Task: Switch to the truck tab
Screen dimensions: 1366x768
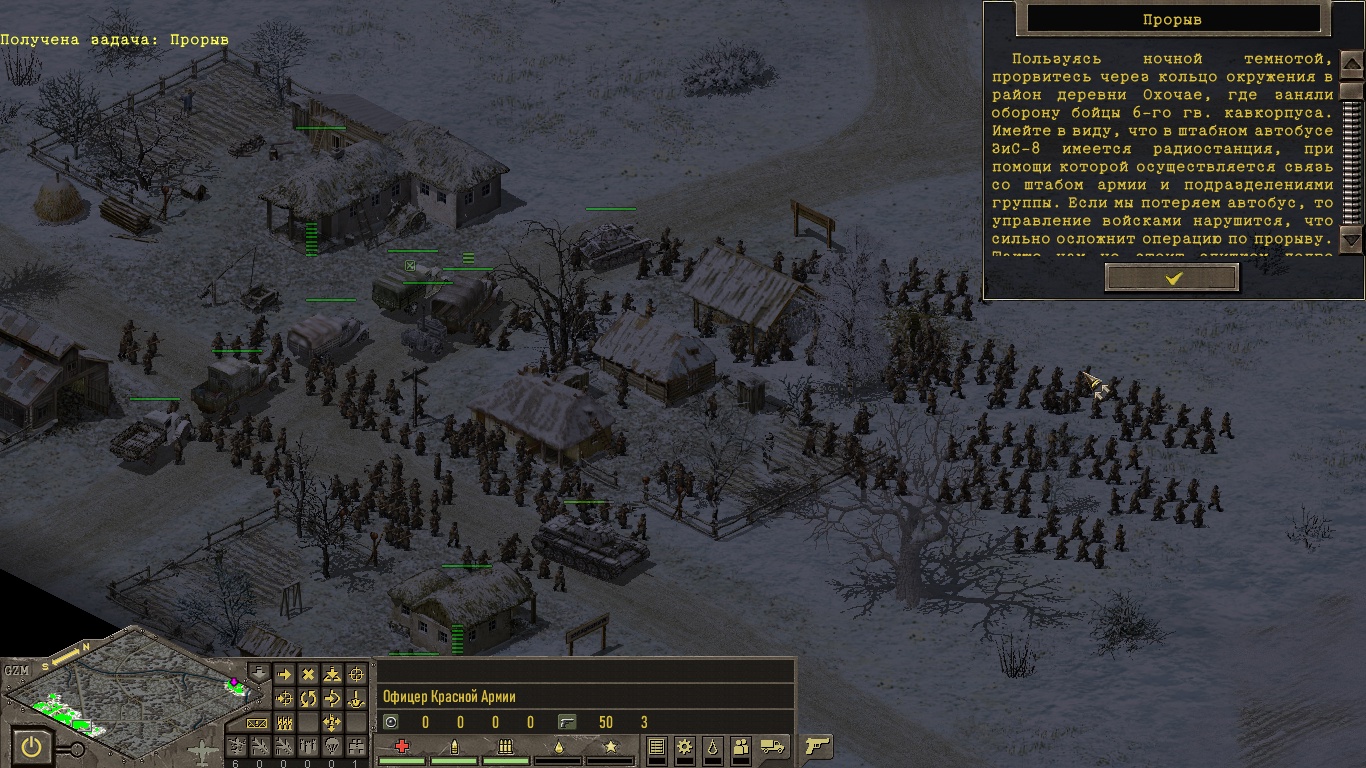Action: pyautogui.click(x=772, y=746)
